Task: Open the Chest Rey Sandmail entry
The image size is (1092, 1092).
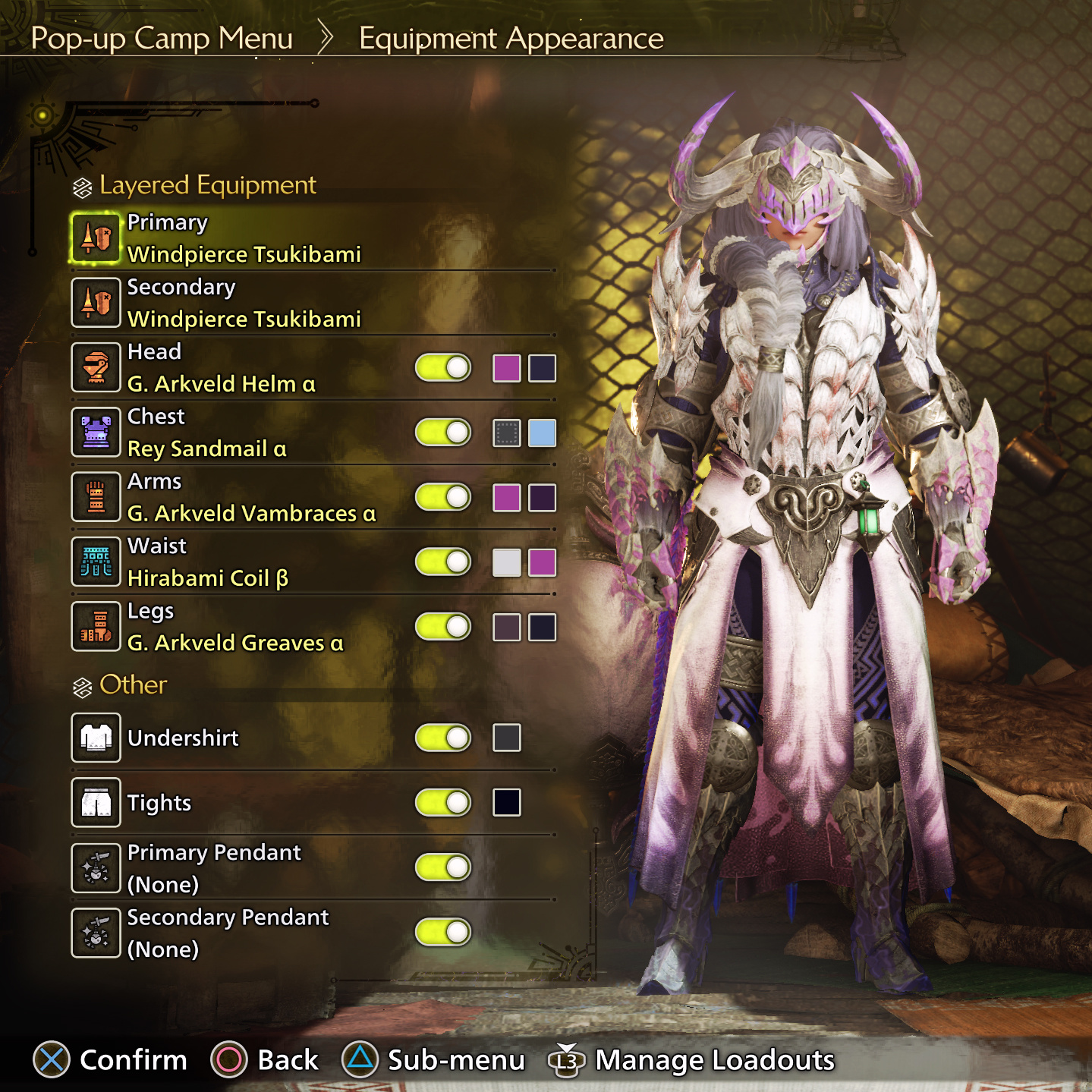Action: pyautogui.click(x=206, y=433)
